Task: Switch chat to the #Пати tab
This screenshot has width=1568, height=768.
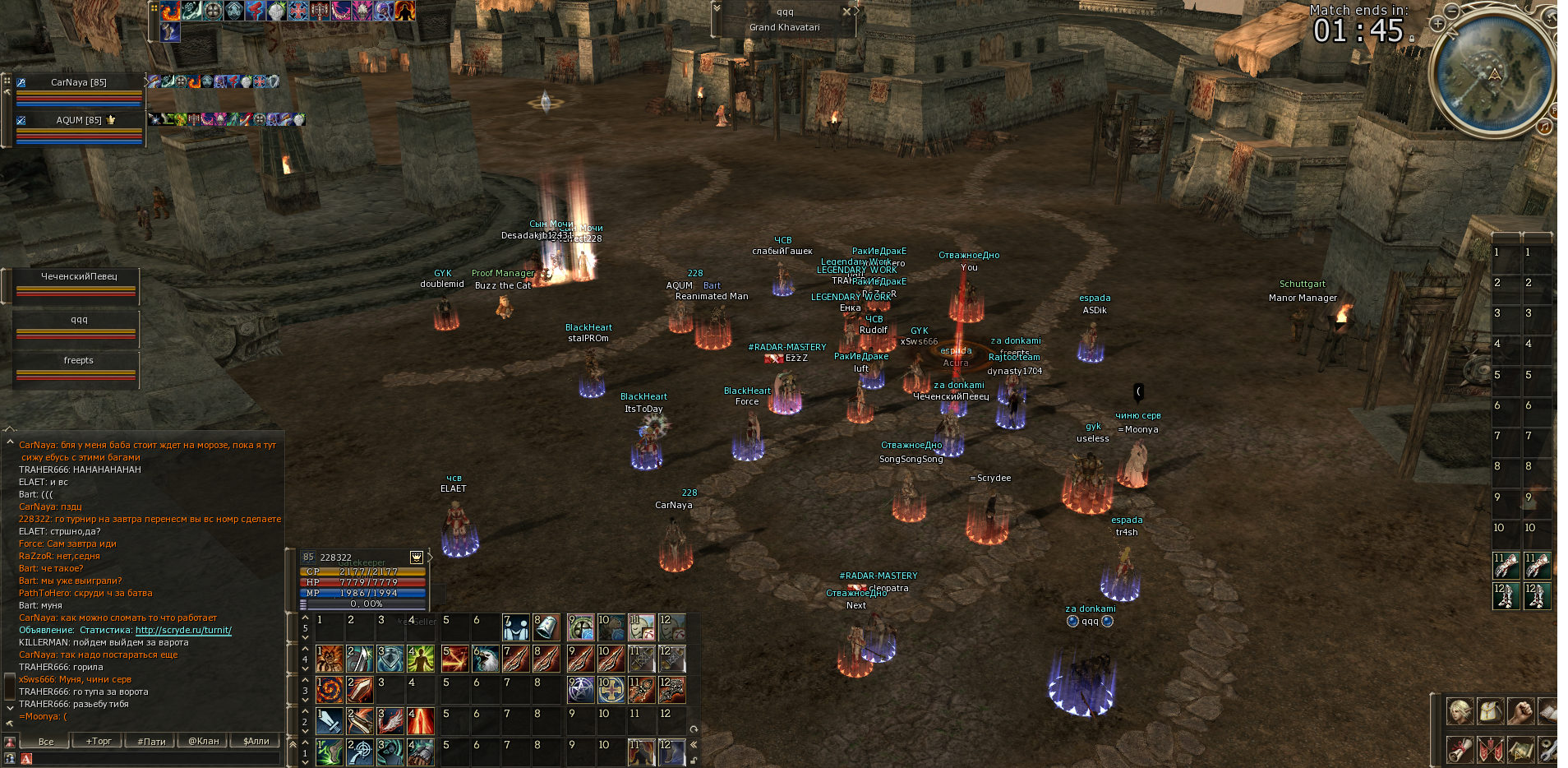Action: click(151, 741)
